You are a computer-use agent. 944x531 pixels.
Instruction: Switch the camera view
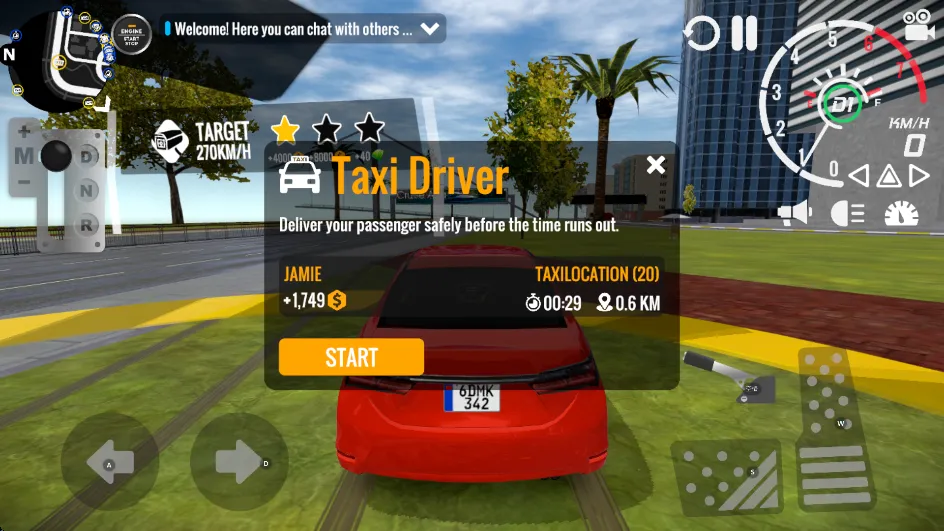[x=918, y=25]
